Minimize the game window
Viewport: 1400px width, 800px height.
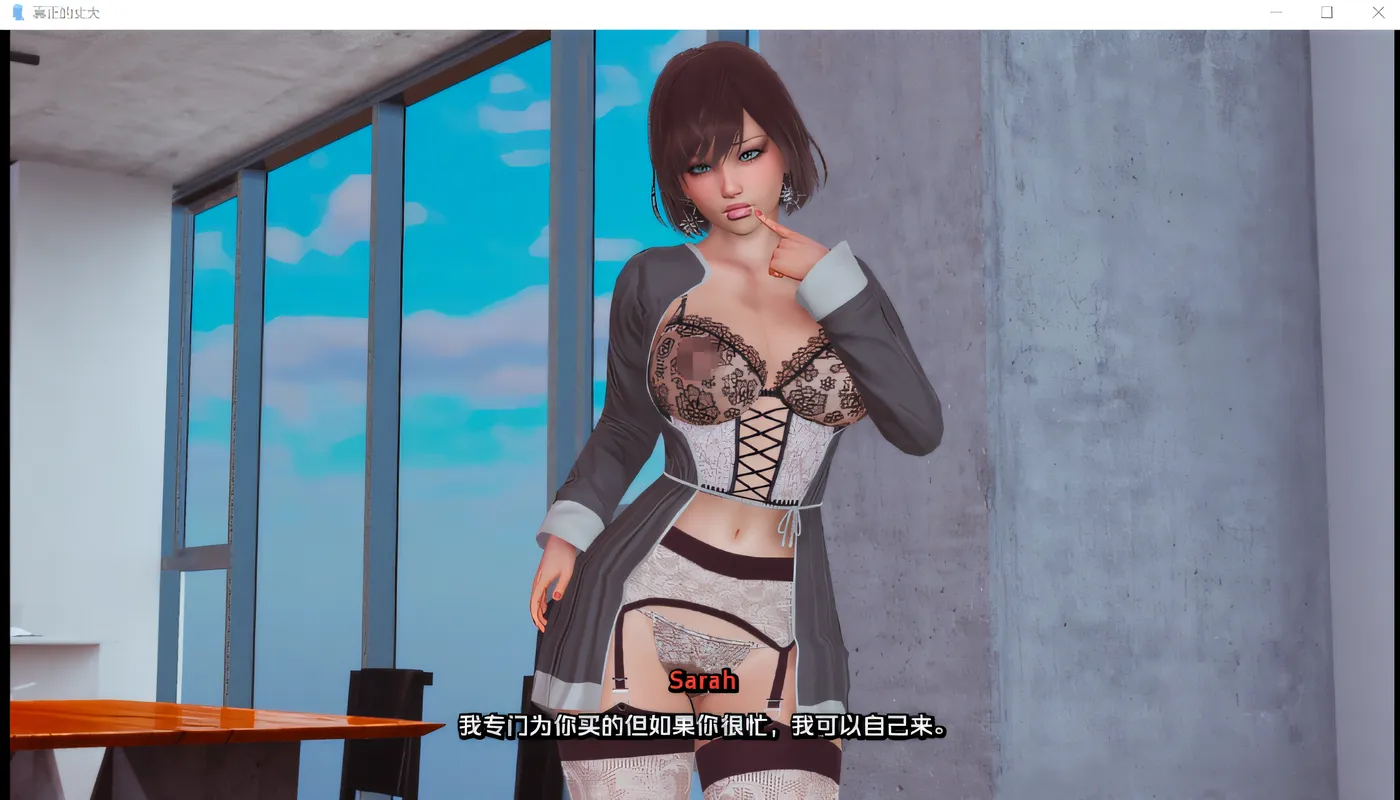coord(1276,12)
